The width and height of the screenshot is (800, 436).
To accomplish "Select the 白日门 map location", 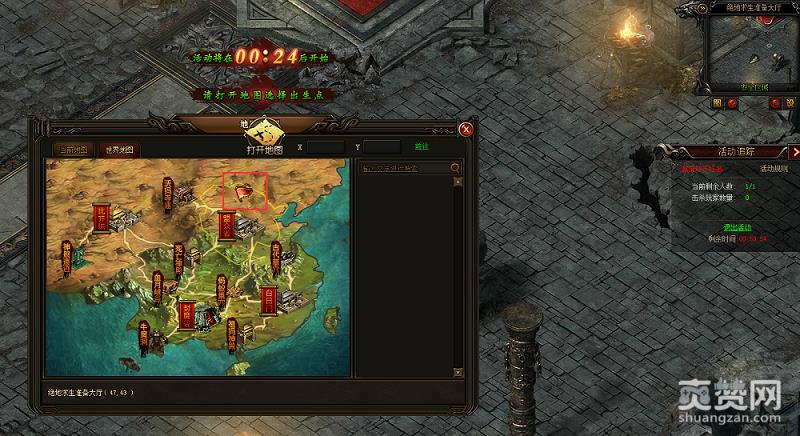I will pyautogui.click(x=270, y=298).
